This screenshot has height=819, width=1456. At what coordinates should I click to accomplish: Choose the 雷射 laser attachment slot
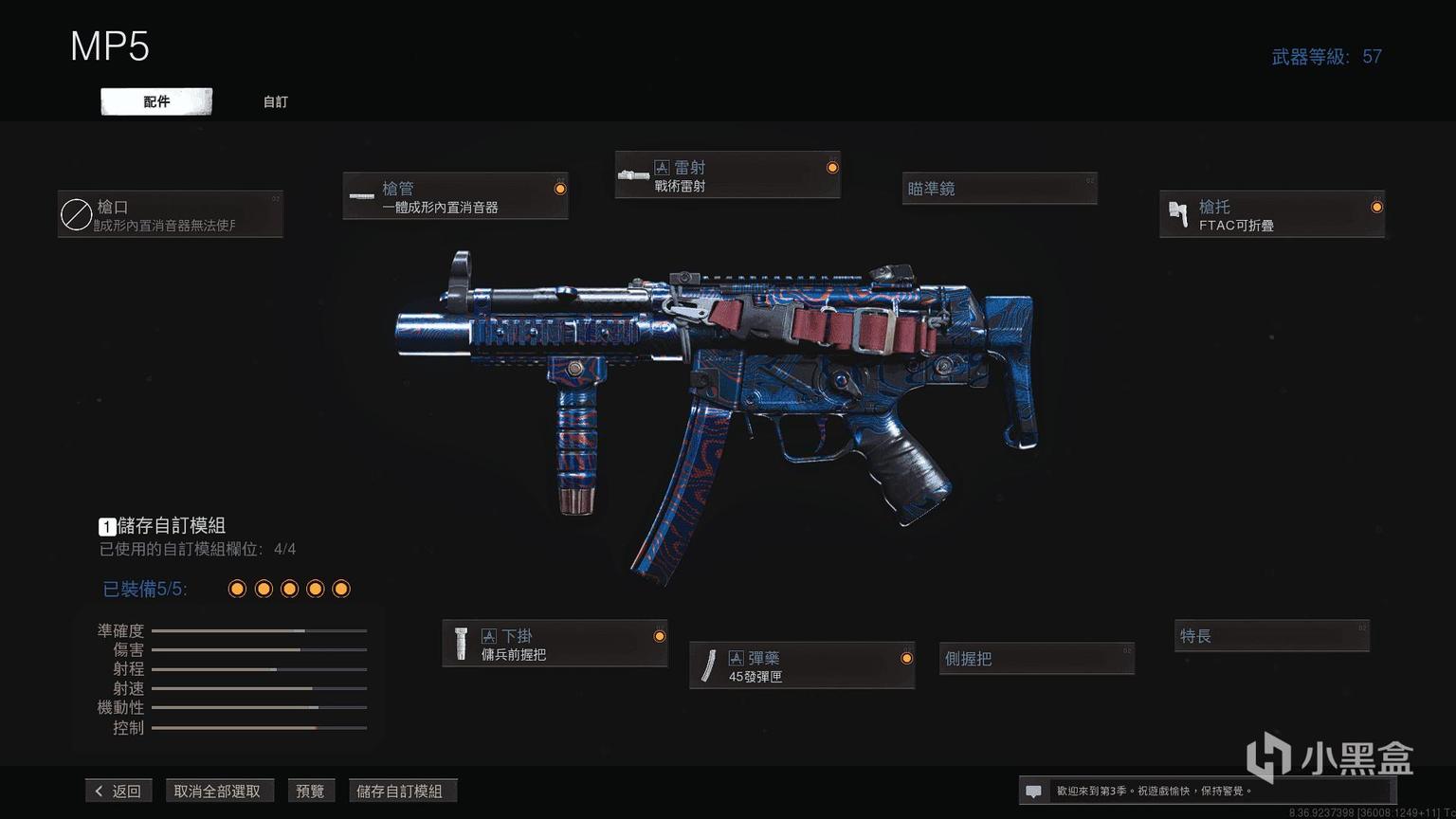727,175
